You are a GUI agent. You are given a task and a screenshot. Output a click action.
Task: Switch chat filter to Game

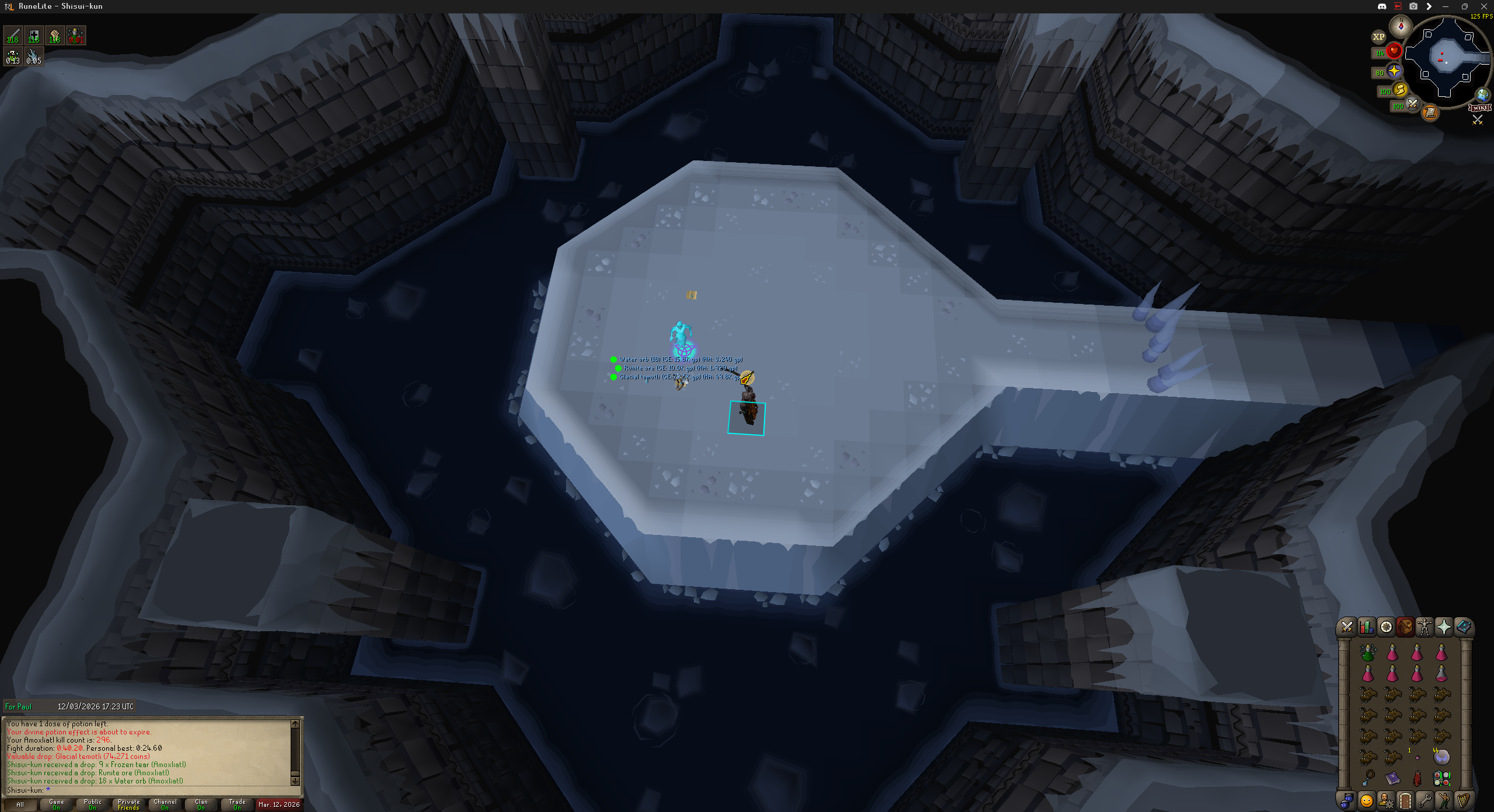pyautogui.click(x=57, y=804)
